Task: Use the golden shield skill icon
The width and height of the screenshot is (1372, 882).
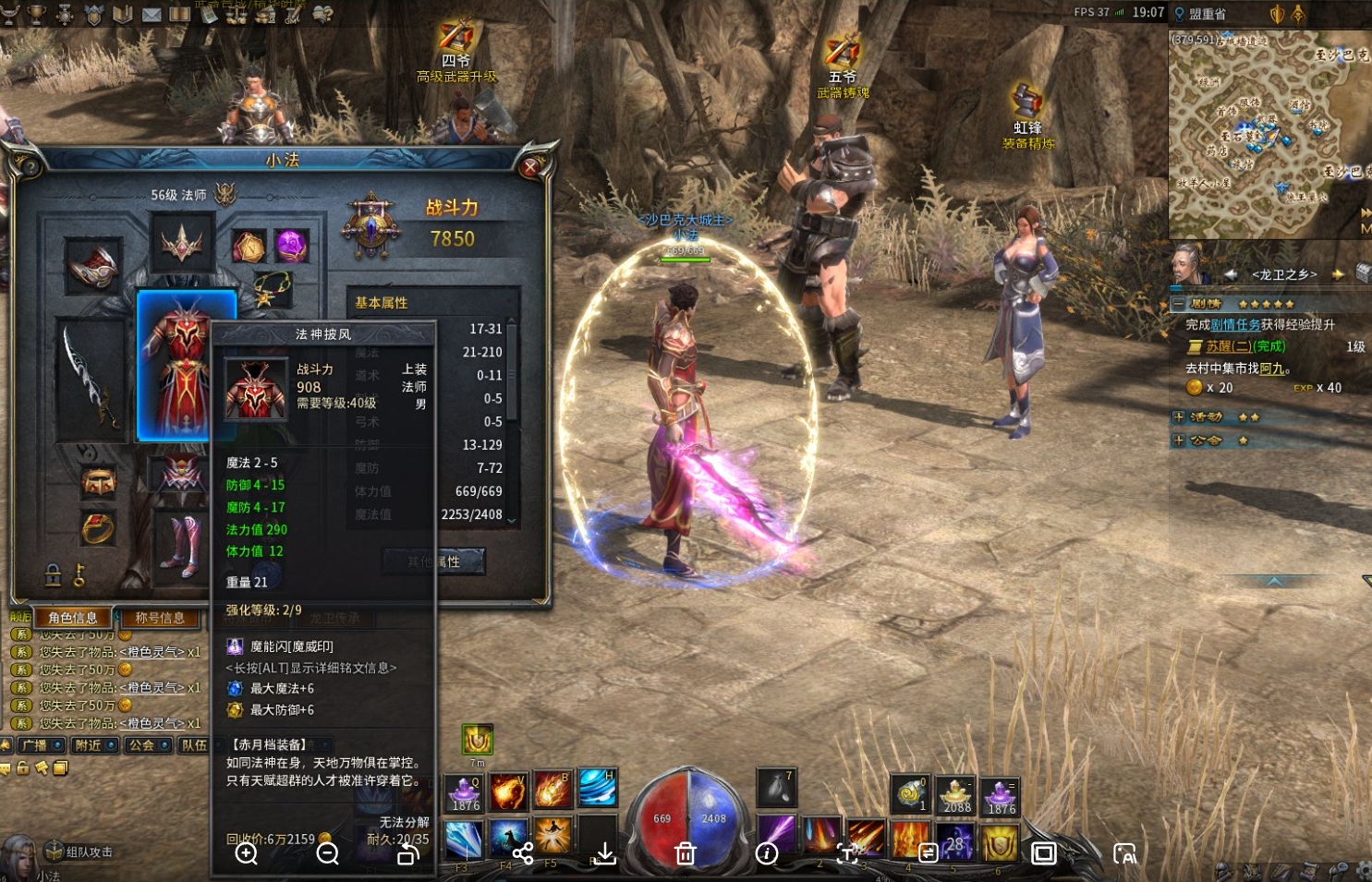Action: click(1001, 842)
